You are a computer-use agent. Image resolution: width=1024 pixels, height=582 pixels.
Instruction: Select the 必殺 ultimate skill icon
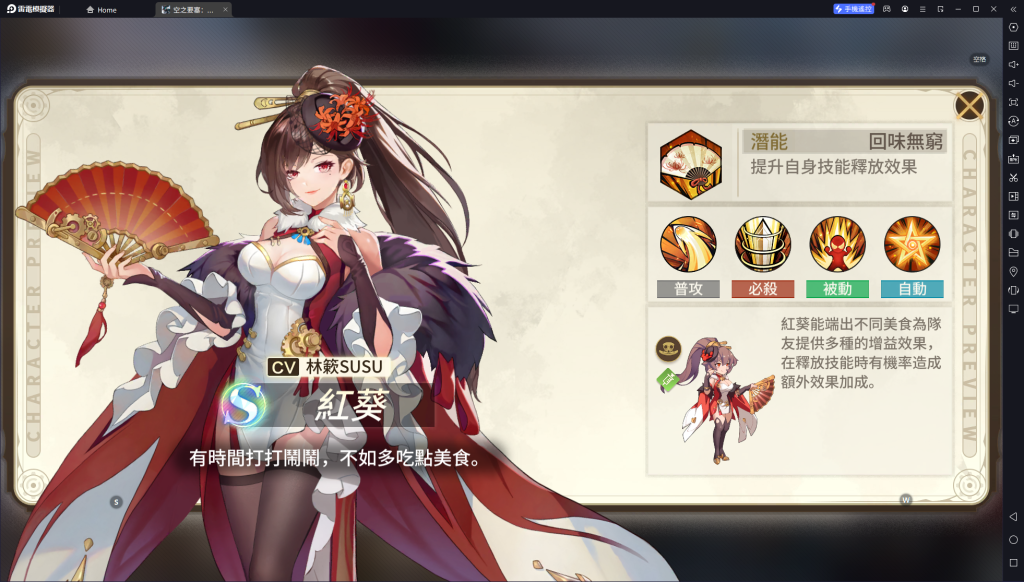tap(763, 244)
